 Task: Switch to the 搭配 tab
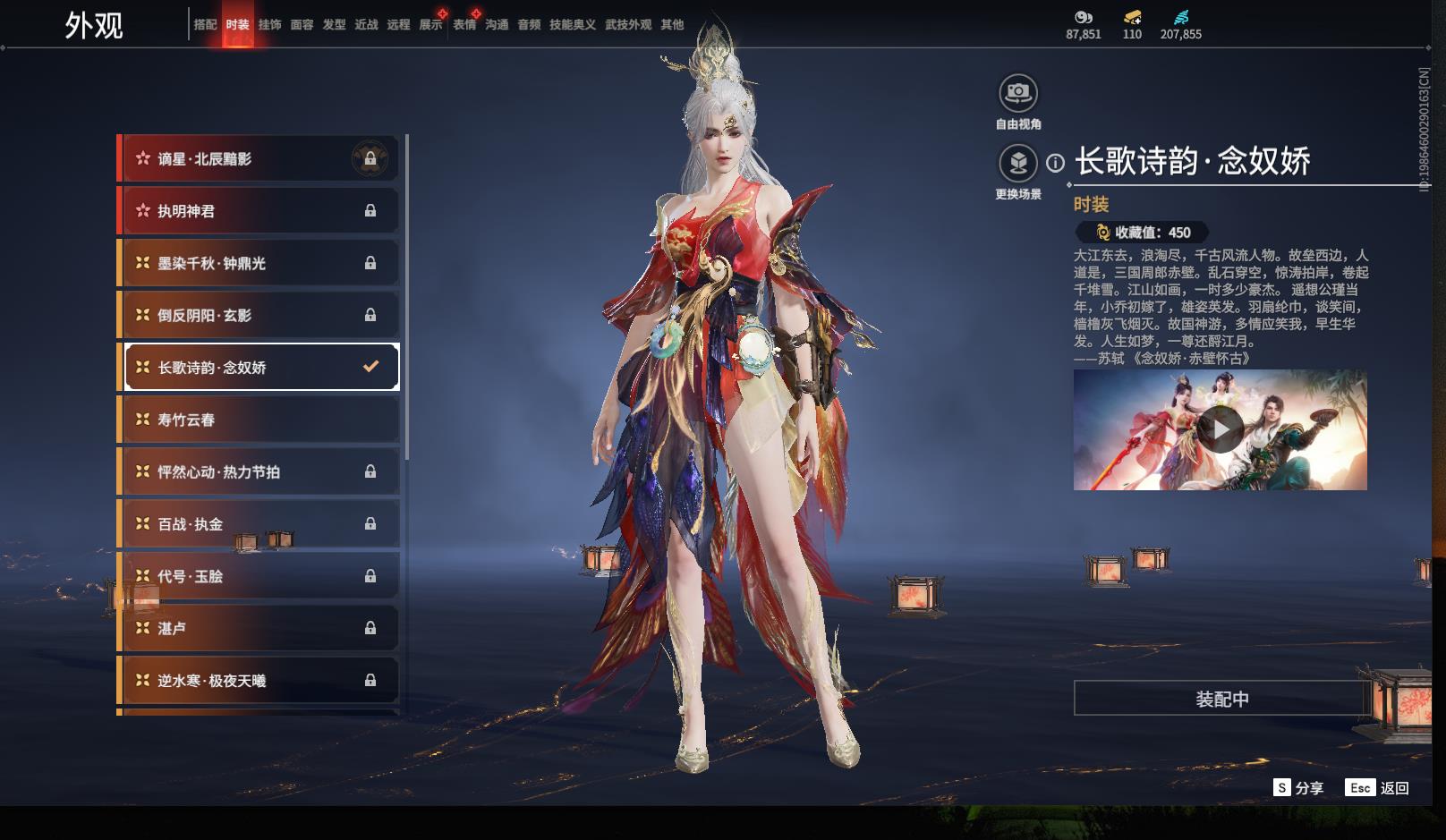205,25
